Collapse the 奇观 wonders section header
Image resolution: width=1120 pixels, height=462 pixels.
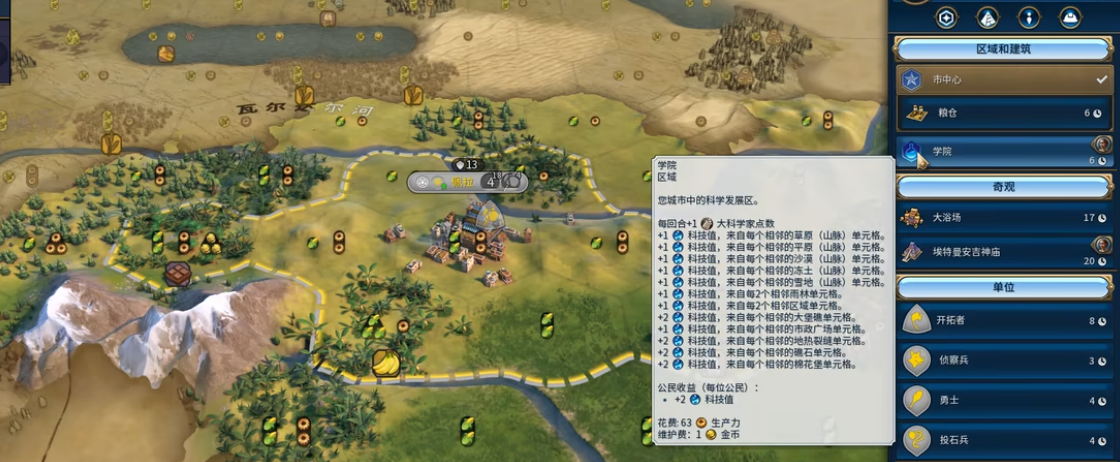pos(1003,186)
